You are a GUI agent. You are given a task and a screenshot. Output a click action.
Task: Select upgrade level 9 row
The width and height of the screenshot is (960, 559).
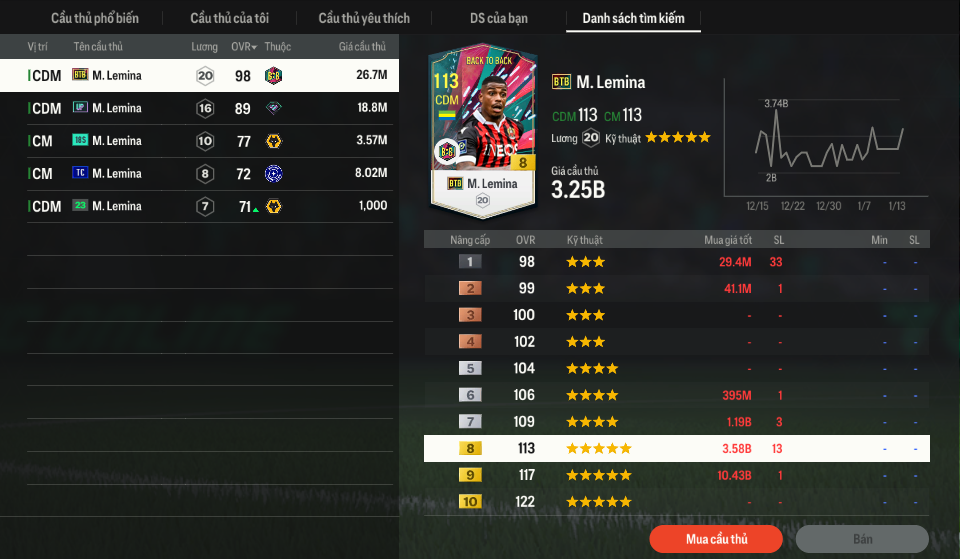[x=676, y=475]
